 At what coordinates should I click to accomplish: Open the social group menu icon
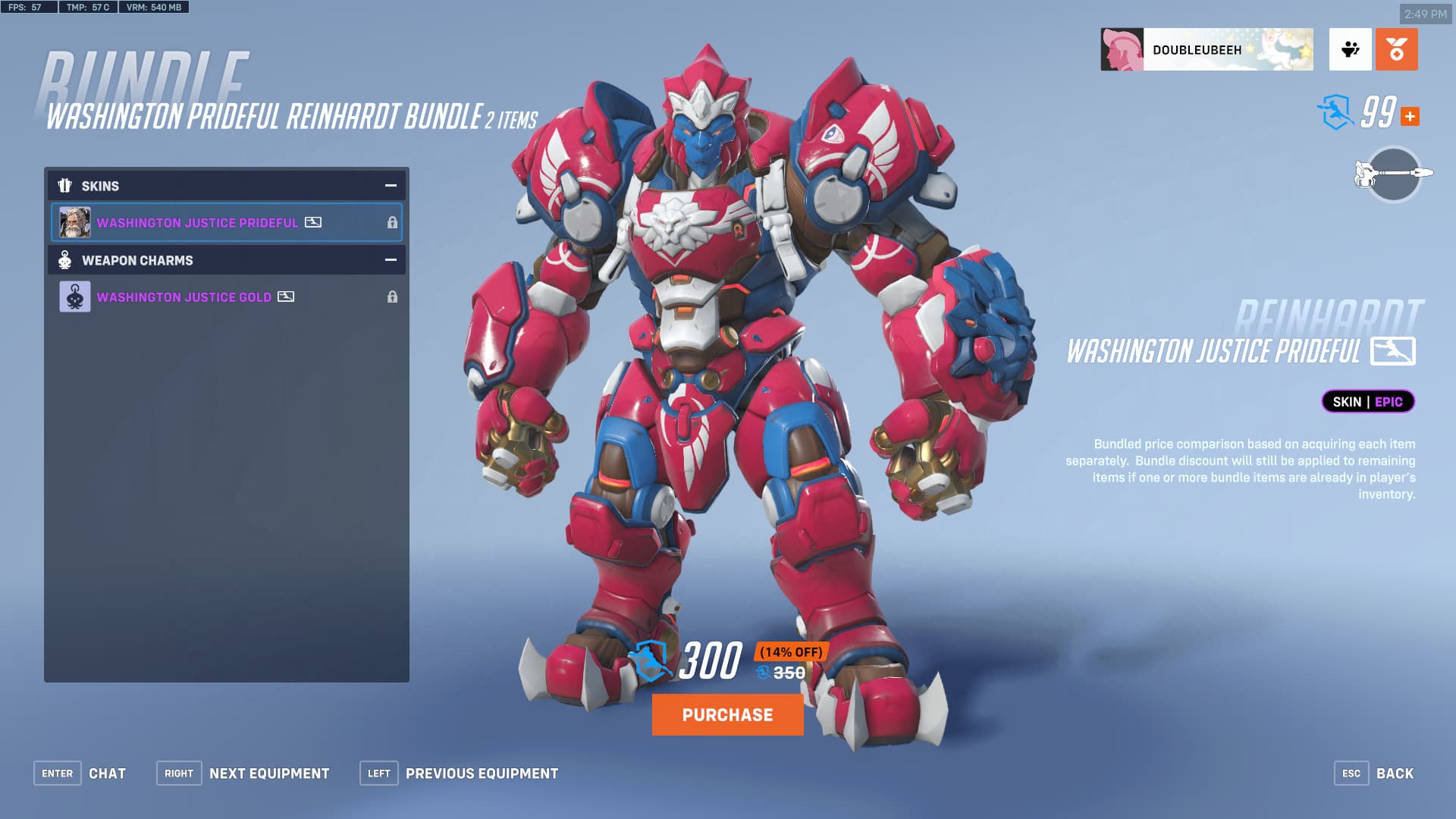pyautogui.click(x=1350, y=50)
